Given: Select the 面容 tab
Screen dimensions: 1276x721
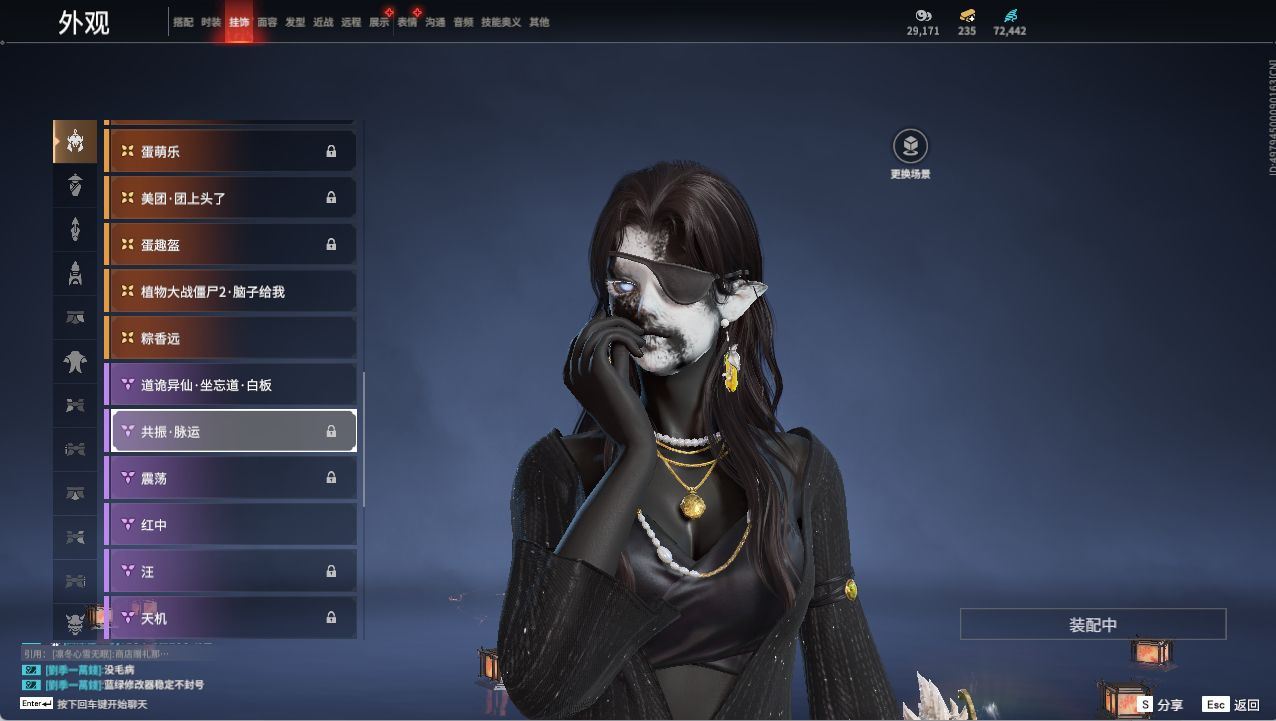Looking at the screenshot, I should click(x=267, y=22).
